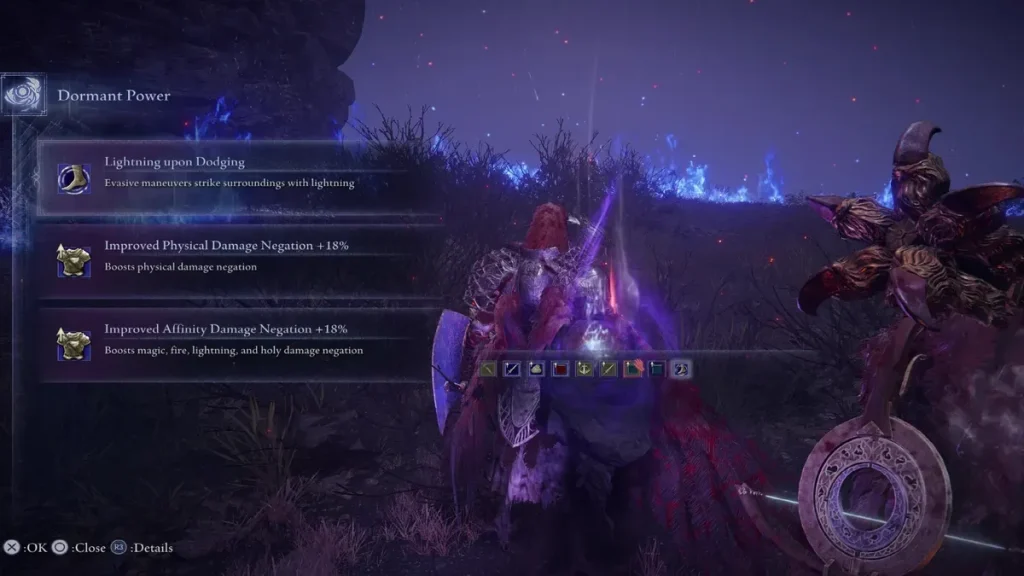Viewport: 1024px width, 576px height.
Task: Click the anchor passive effect icon
Action: pyautogui.click(x=585, y=369)
